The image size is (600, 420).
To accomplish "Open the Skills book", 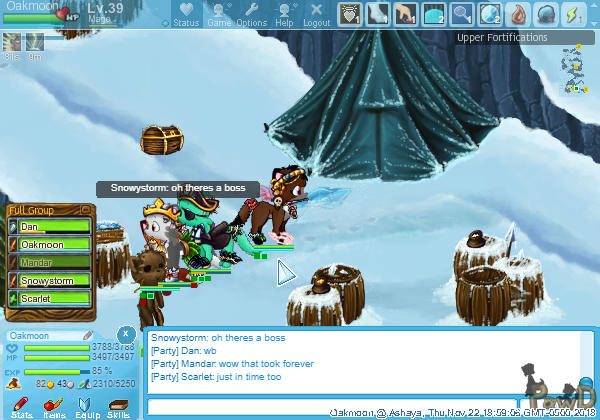I will click(x=118, y=405).
